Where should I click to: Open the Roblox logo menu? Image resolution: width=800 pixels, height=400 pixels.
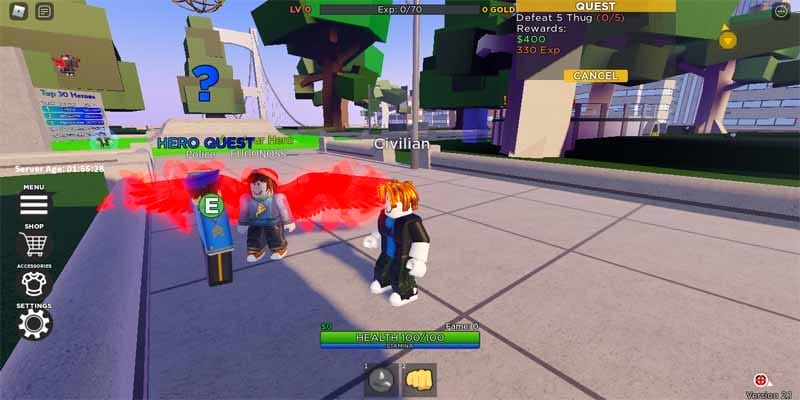[16, 11]
